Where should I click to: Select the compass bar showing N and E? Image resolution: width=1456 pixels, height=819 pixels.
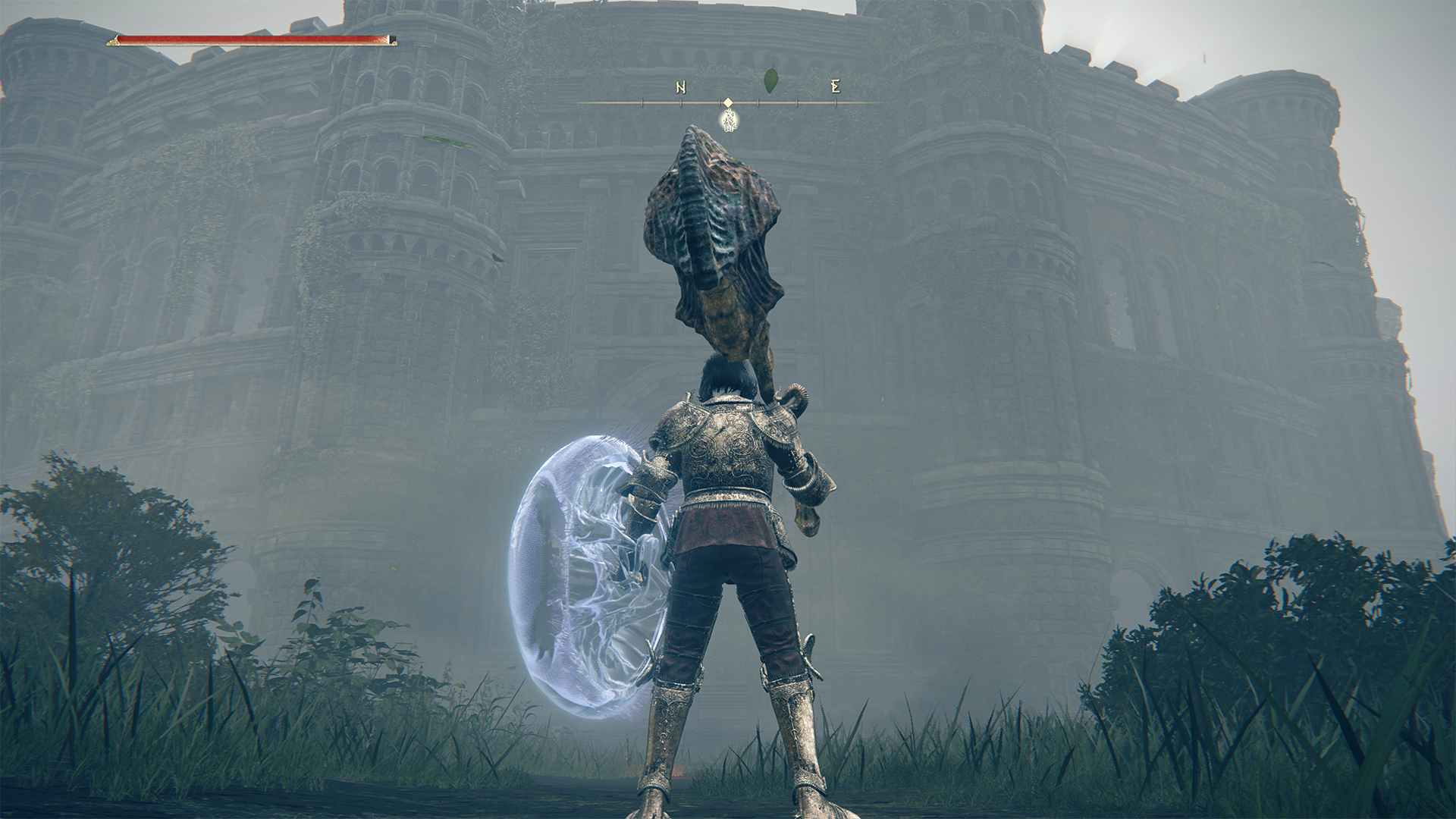tap(728, 101)
